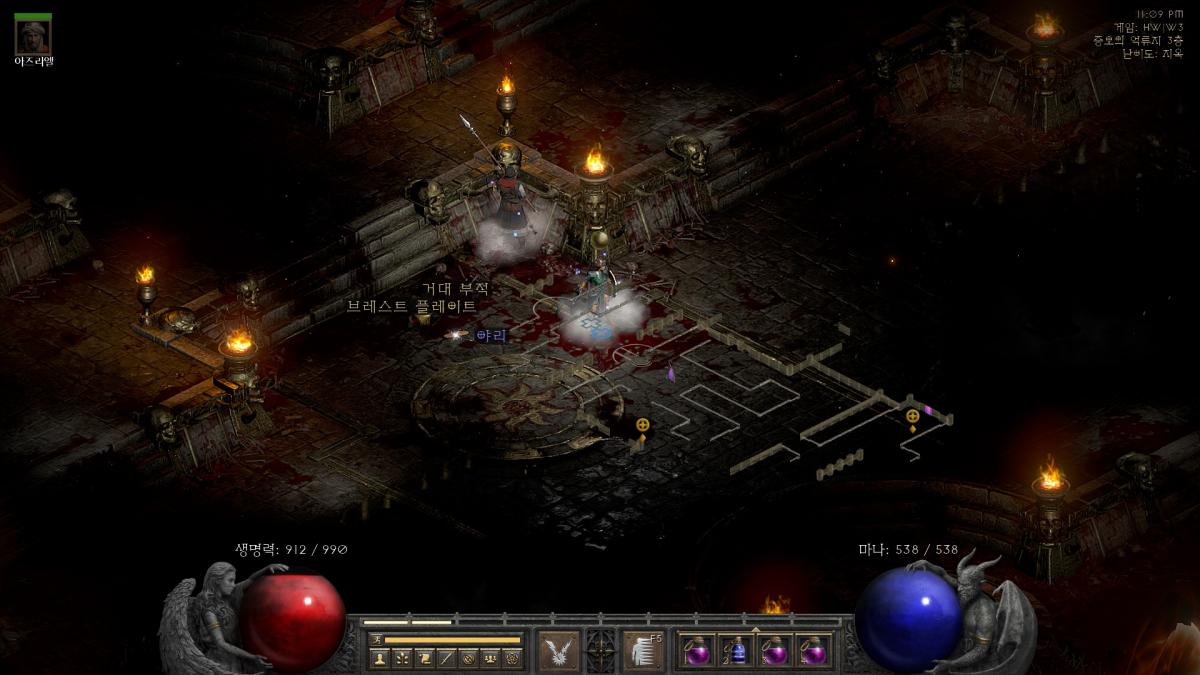Use the purple rejuvenation potion in belt slot 3
This screenshot has width=1200, height=675.
tap(775, 651)
